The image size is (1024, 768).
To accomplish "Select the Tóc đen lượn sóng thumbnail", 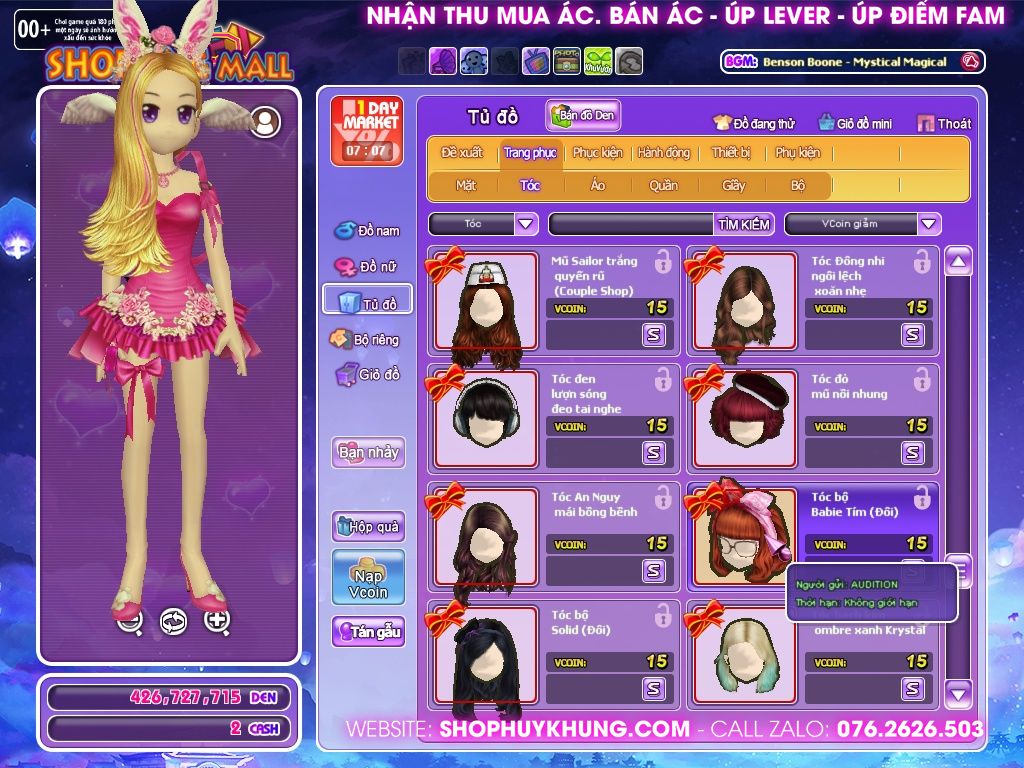I will tap(486, 417).
